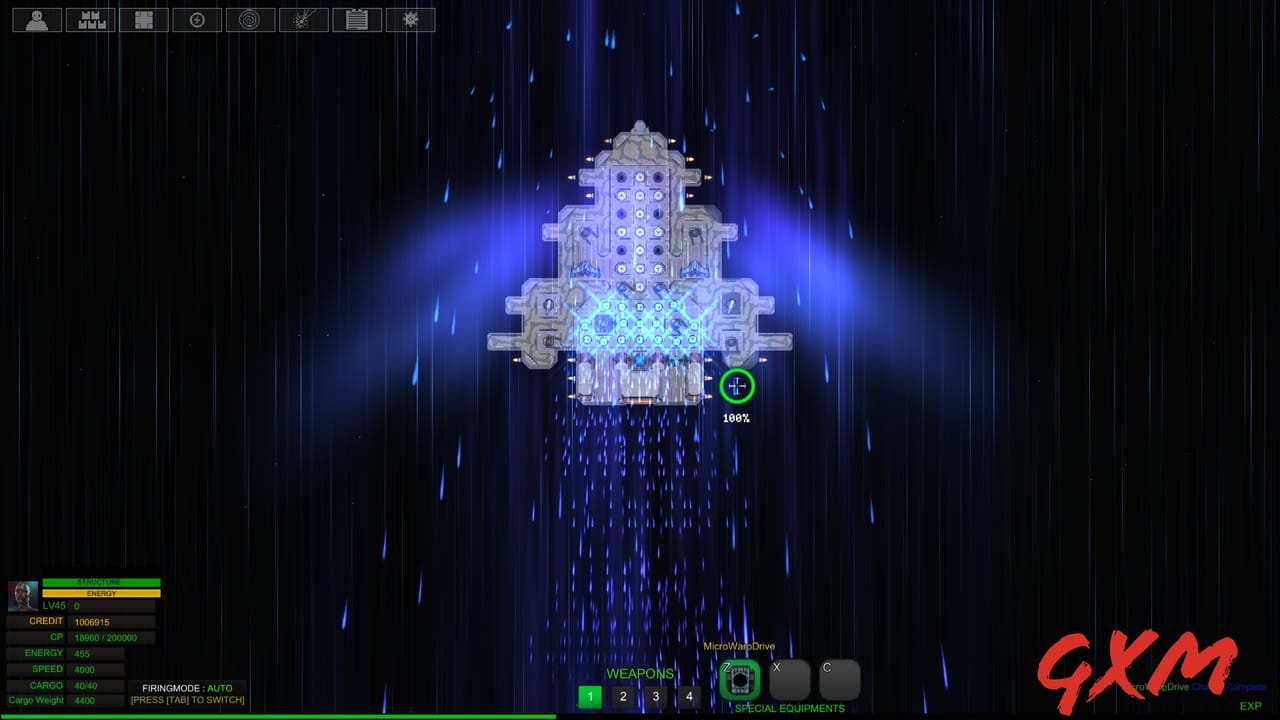Switch to weapon group 2

coord(623,696)
